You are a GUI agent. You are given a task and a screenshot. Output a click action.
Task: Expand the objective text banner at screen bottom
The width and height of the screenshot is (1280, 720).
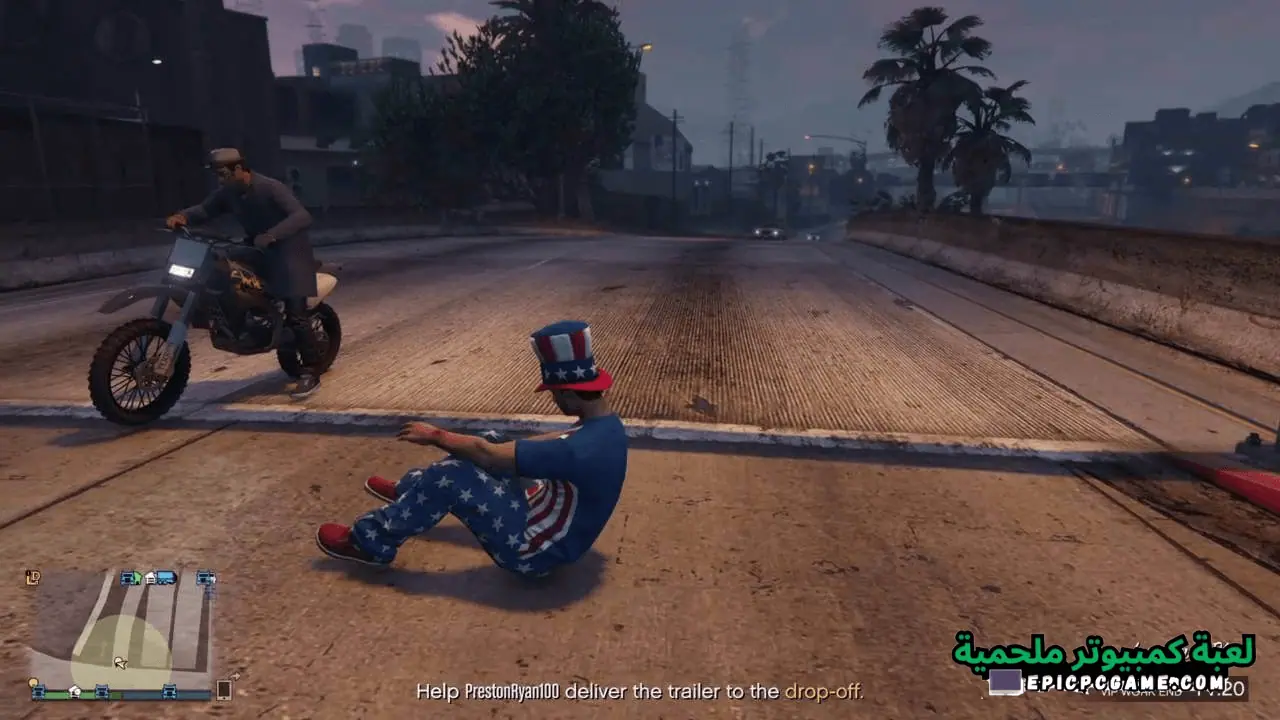(x=640, y=691)
